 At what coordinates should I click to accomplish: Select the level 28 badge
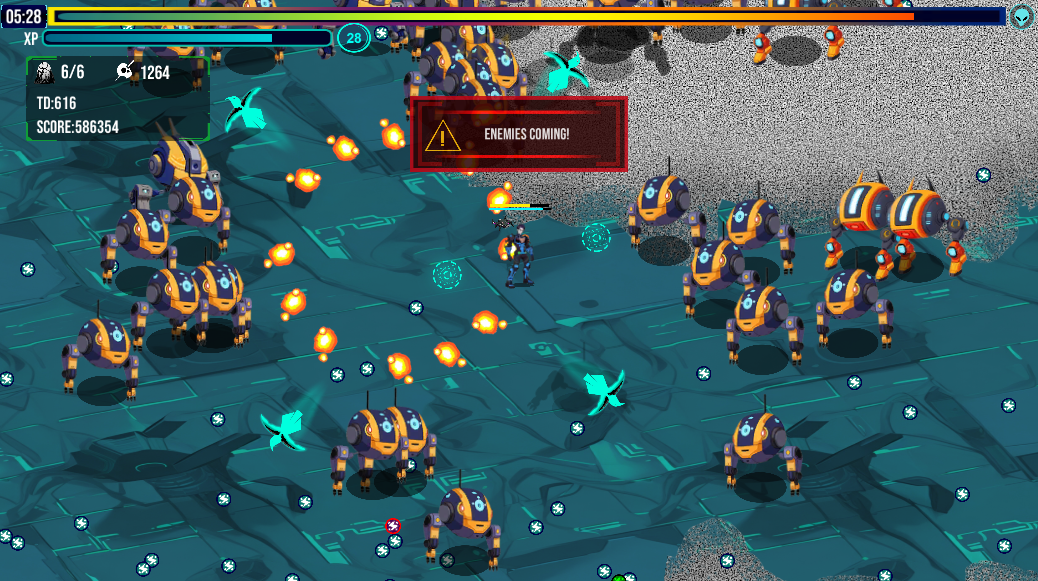click(353, 38)
